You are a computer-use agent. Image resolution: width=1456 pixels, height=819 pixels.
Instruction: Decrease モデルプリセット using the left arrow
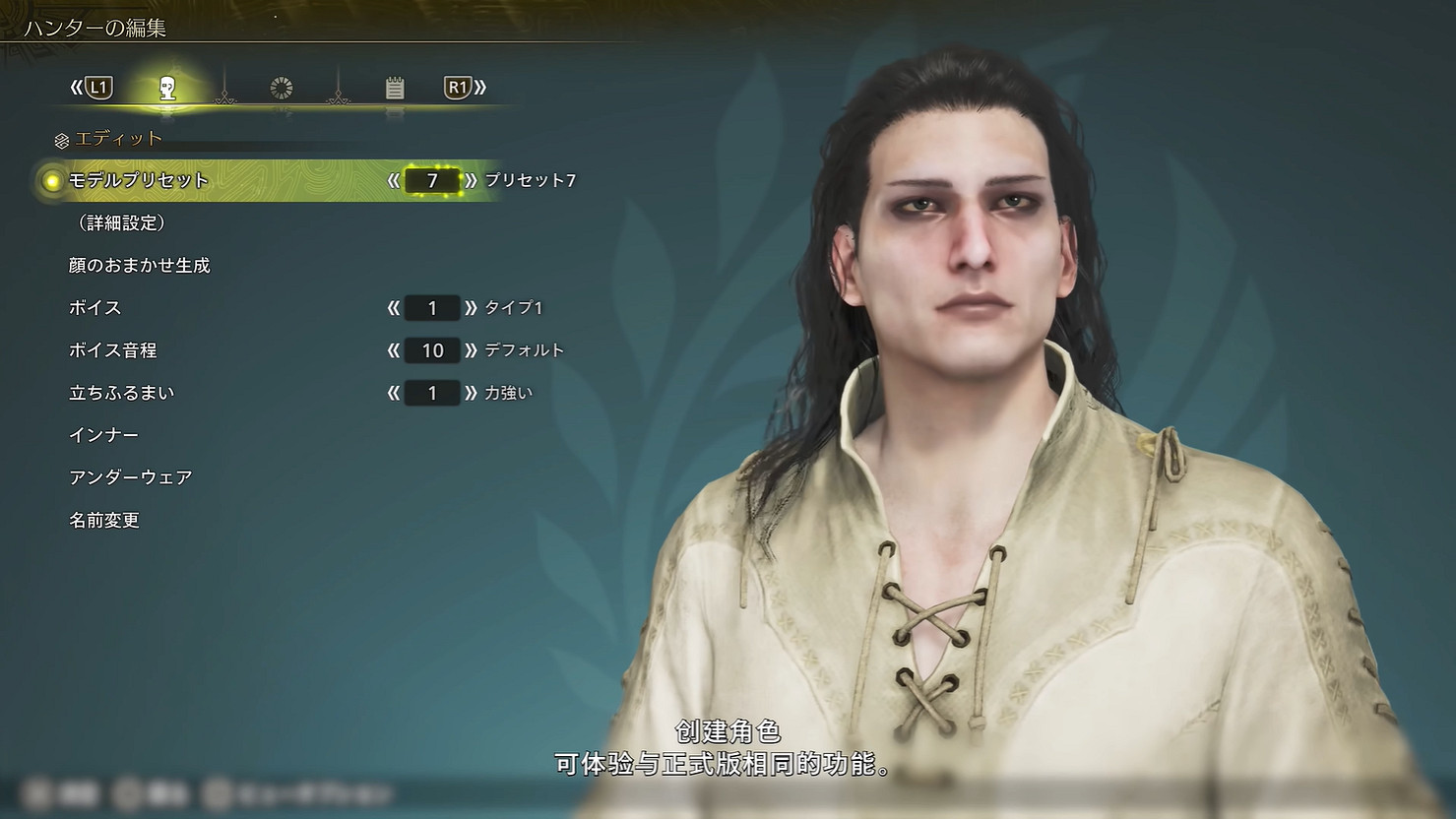click(x=394, y=181)
